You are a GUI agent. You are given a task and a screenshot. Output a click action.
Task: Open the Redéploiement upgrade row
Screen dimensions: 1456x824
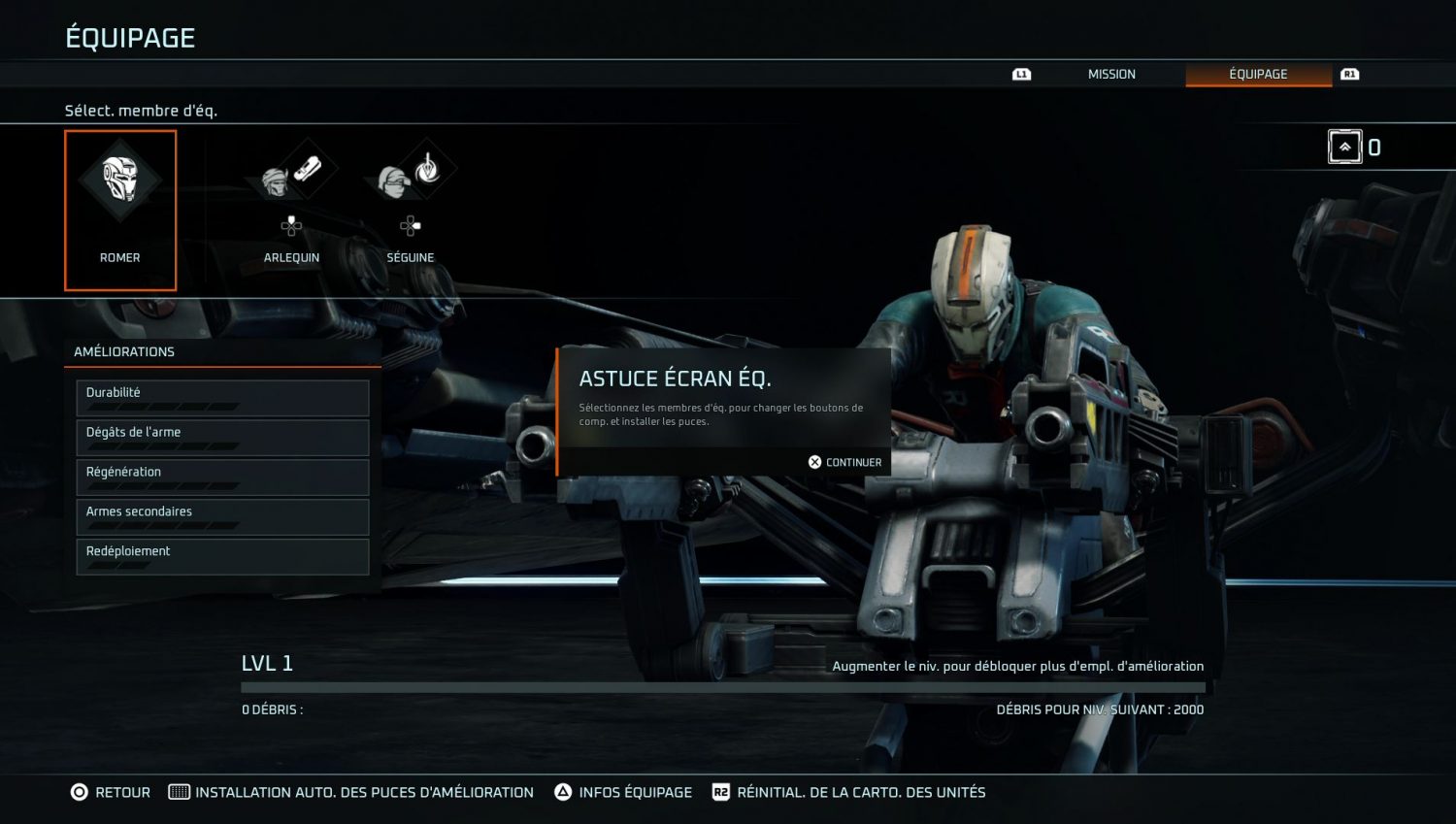(222, 557)
